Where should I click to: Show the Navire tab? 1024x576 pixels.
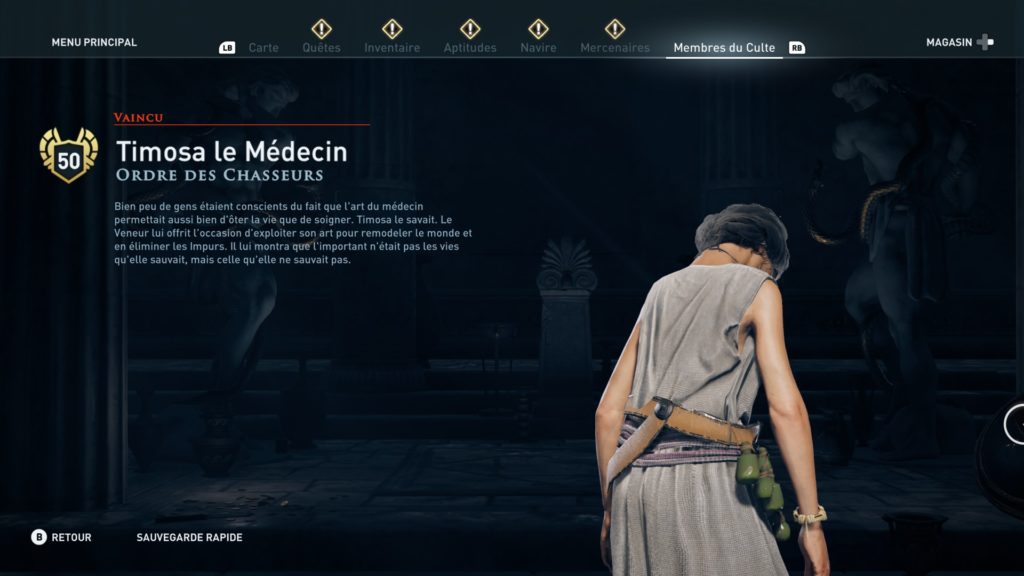[538, 48]
